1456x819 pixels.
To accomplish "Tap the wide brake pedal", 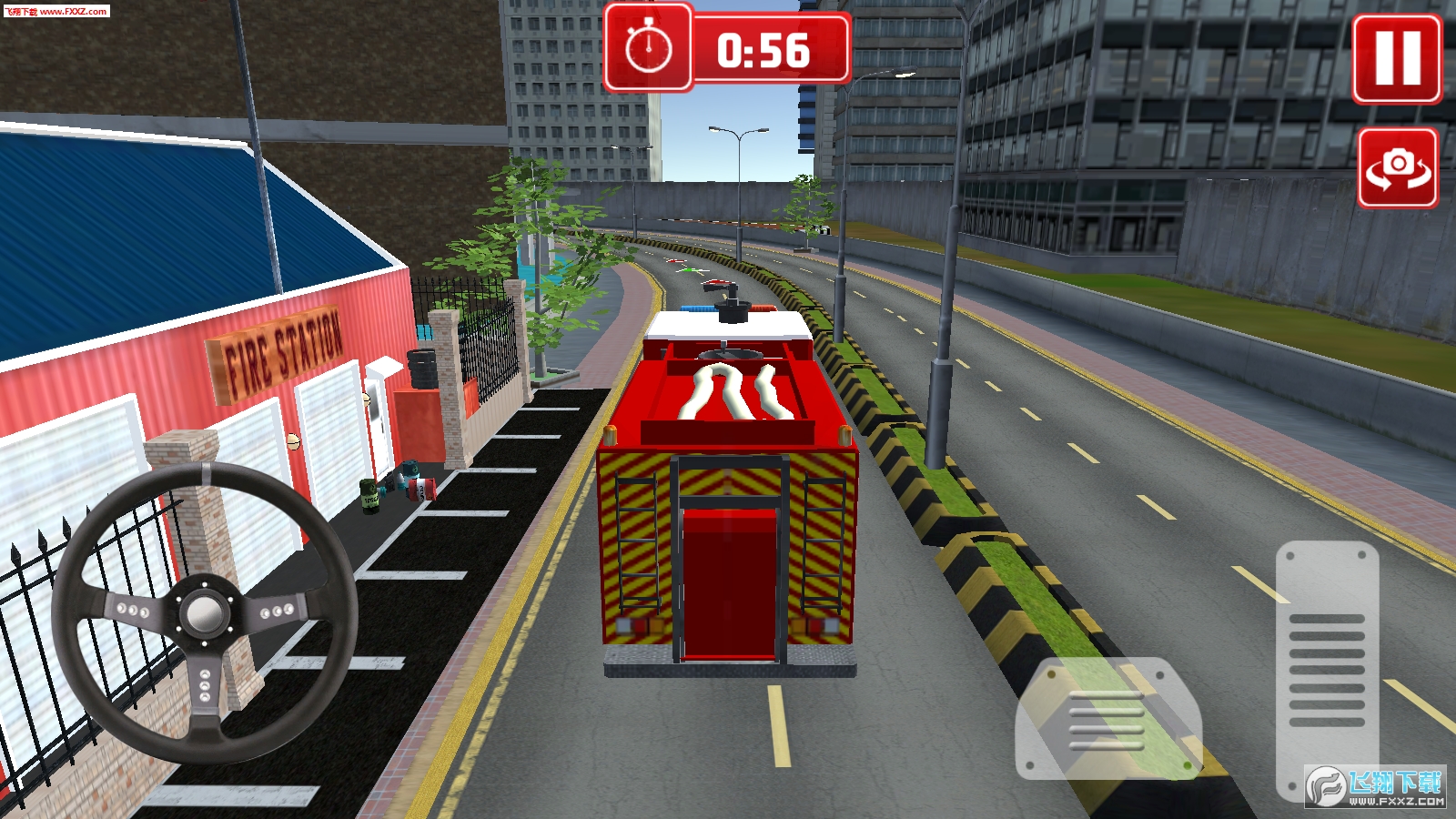I will (1107, 719).
